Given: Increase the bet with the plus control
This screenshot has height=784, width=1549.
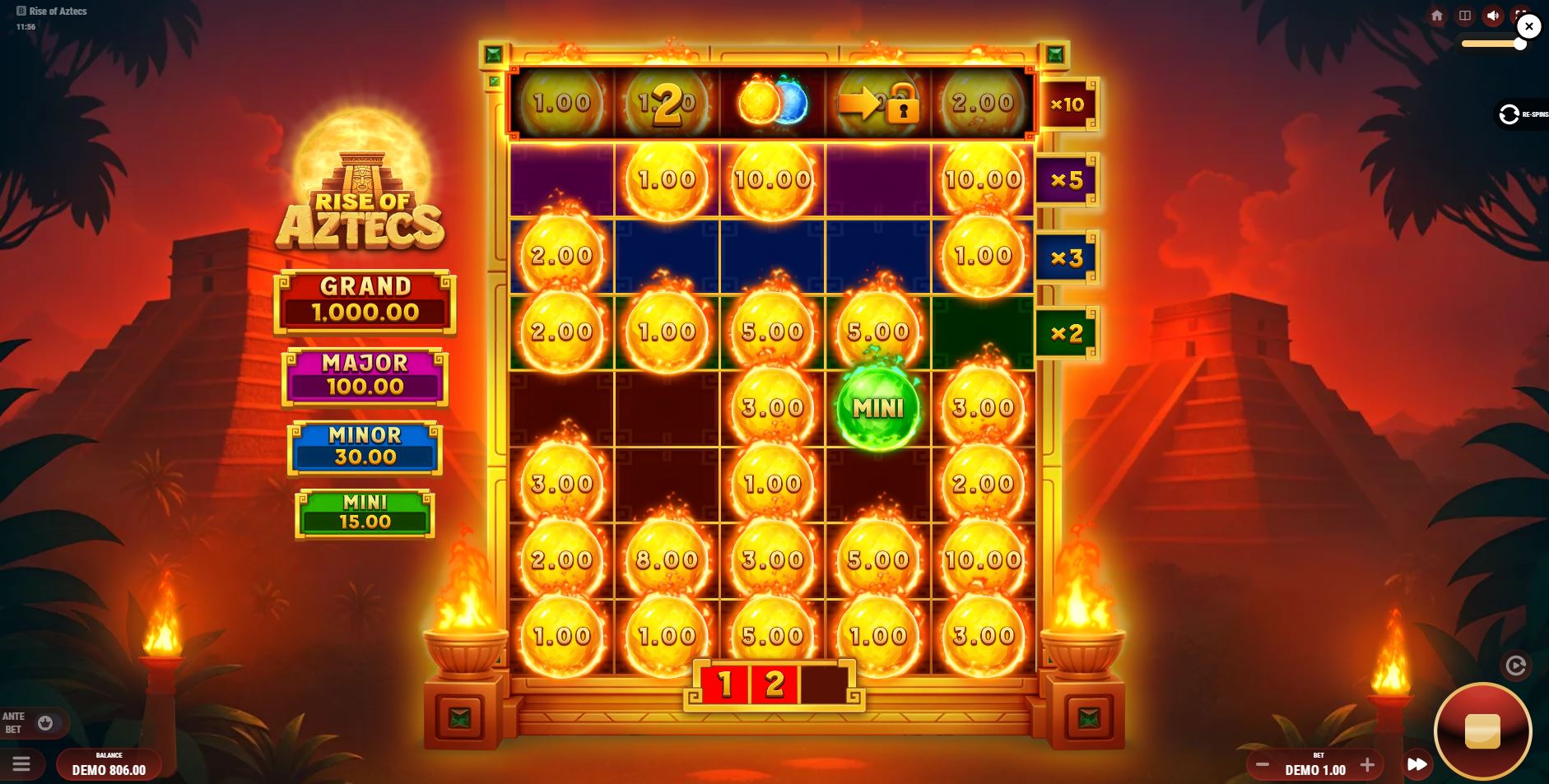Looking at the screenshot, I should [x=1368, y=765].
